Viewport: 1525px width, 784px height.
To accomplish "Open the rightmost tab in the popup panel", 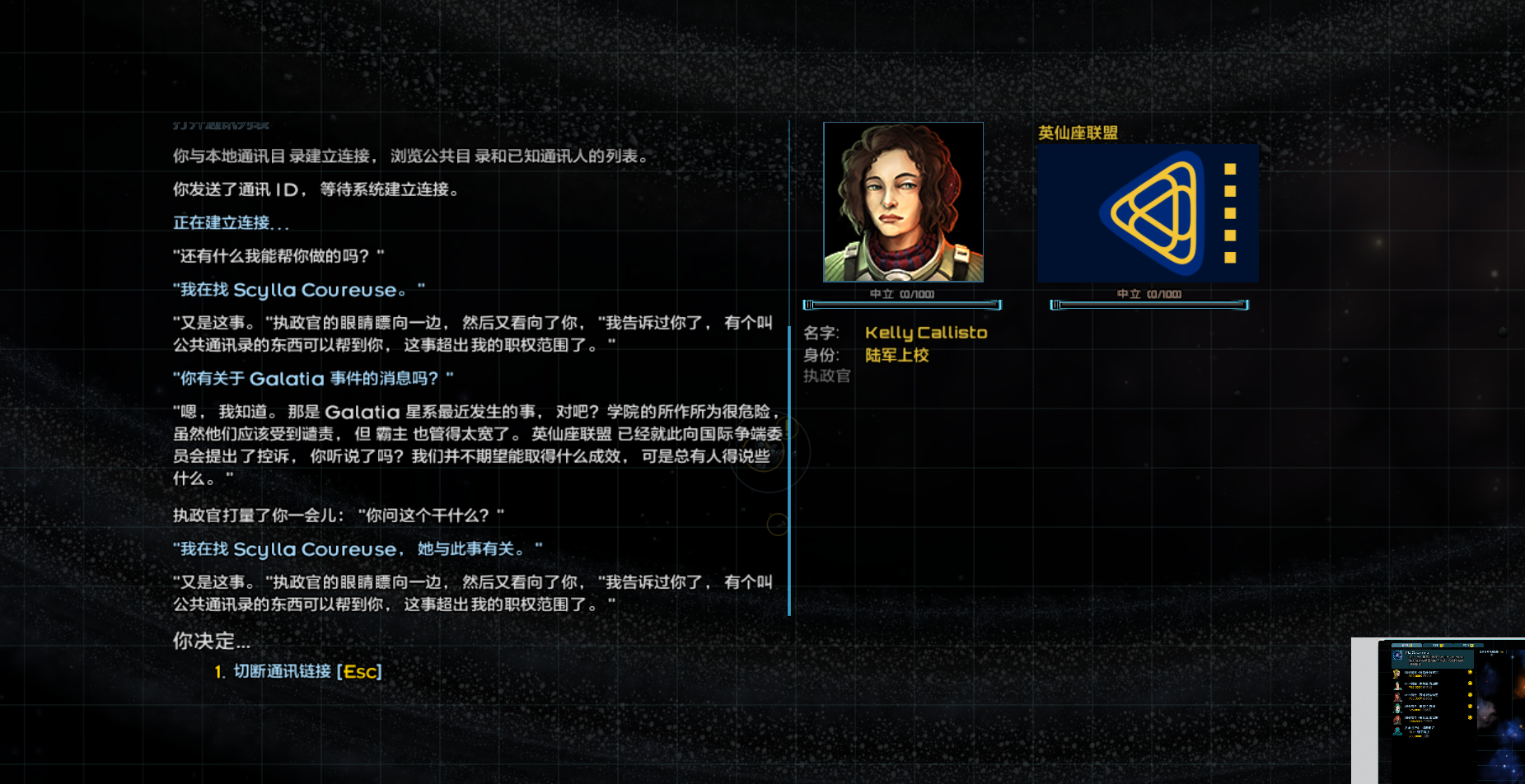I will 1468,645.
